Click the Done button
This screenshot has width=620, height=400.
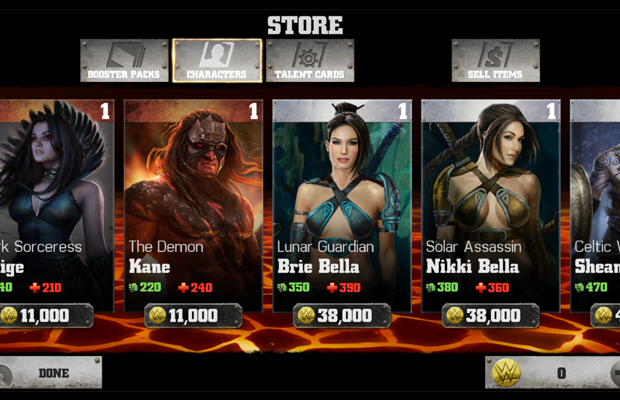50,373
